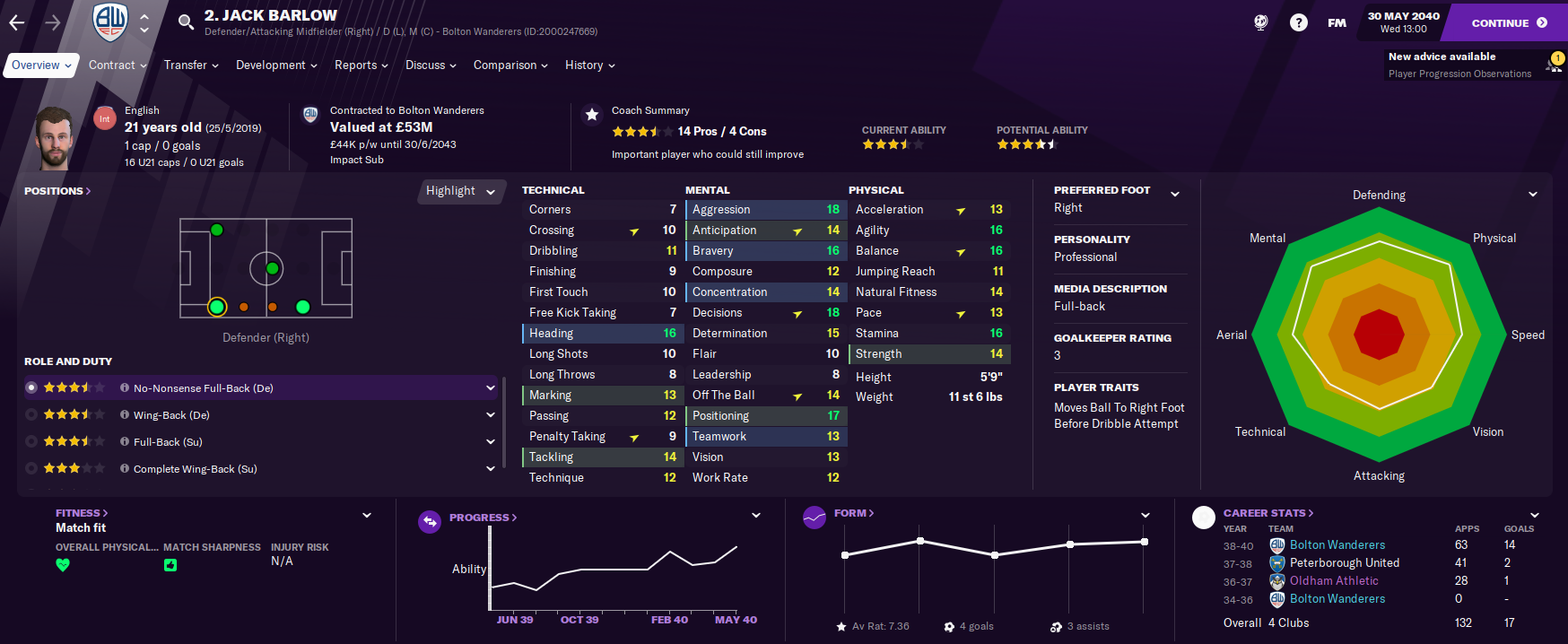
Task: Select the Wing-Back (De) role
Action: [171, 415]
